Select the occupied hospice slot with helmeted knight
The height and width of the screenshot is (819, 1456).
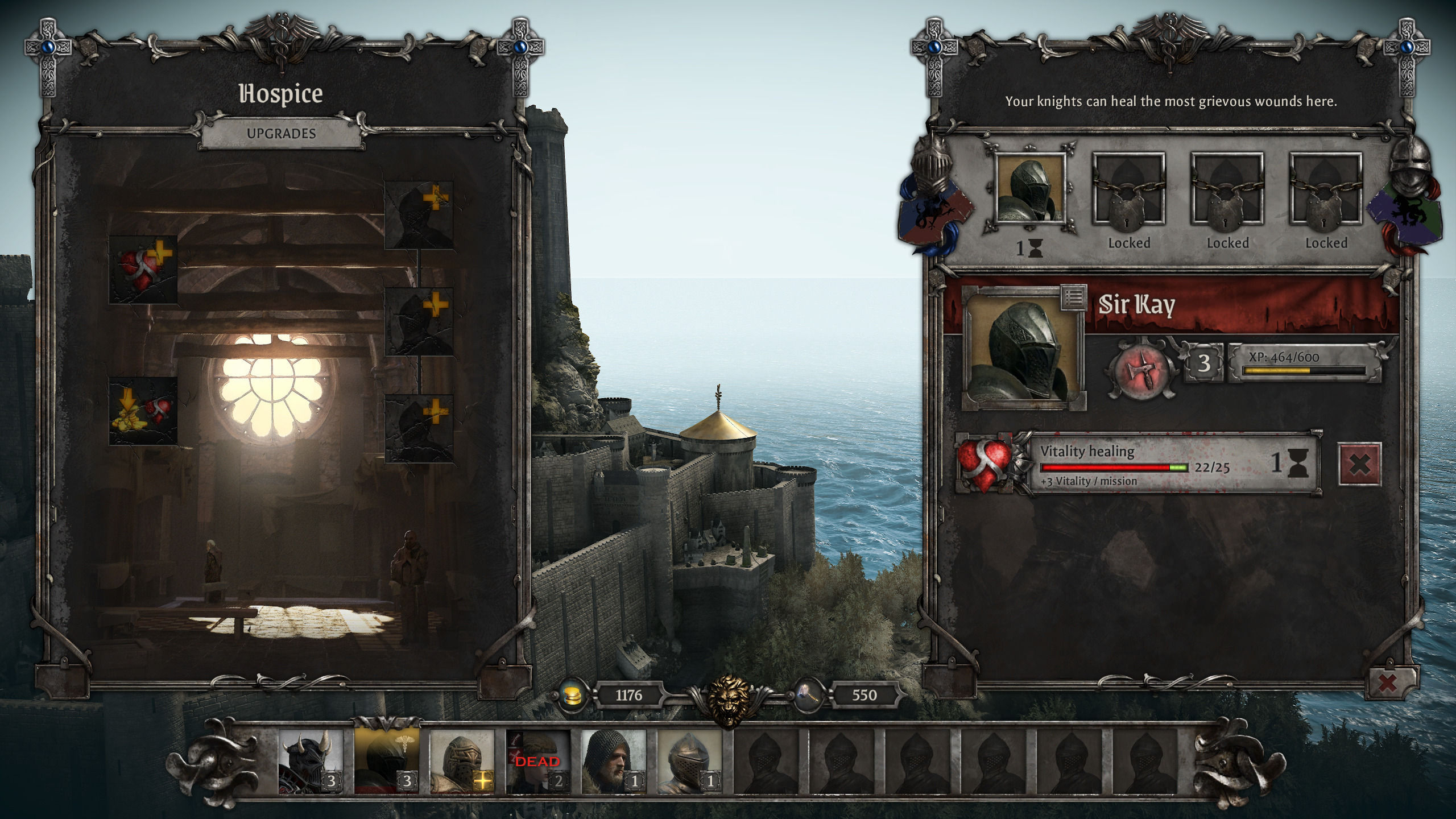[x=1030, y=191]
